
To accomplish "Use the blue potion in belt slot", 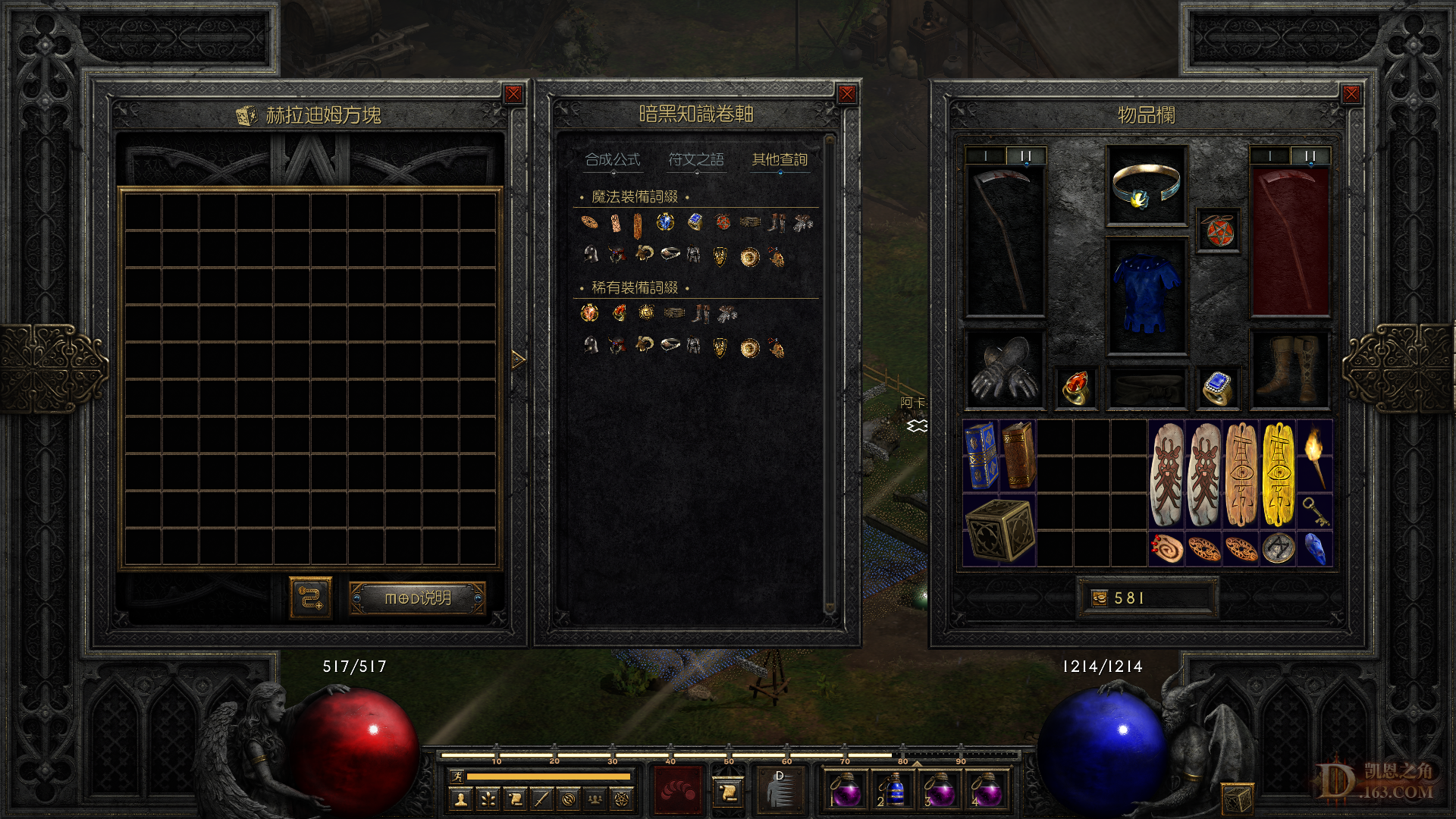I will point(893,792).
